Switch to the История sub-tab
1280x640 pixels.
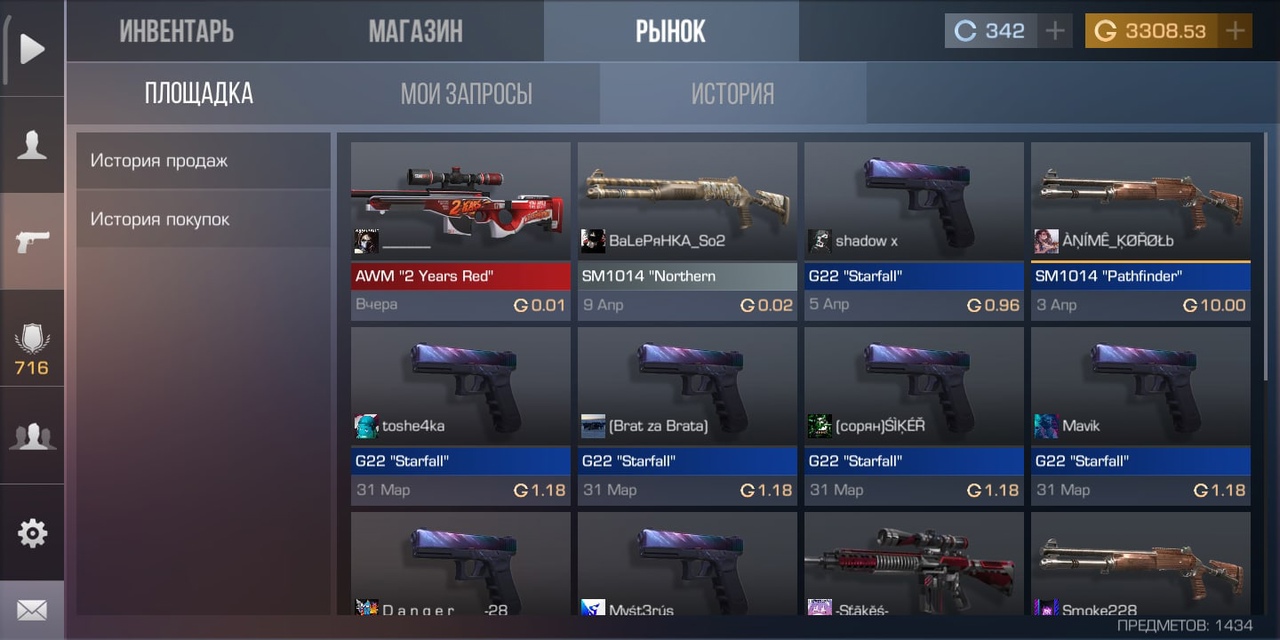point(732,94)
